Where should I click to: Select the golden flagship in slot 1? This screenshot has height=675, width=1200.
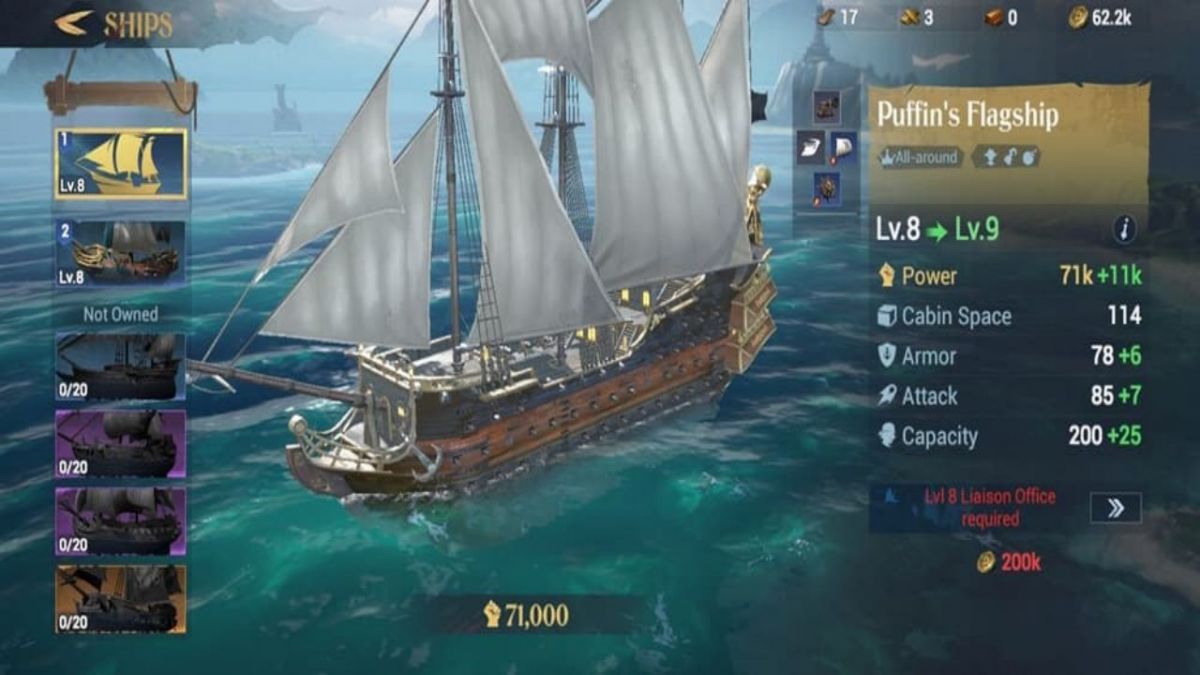coord(121,164)
